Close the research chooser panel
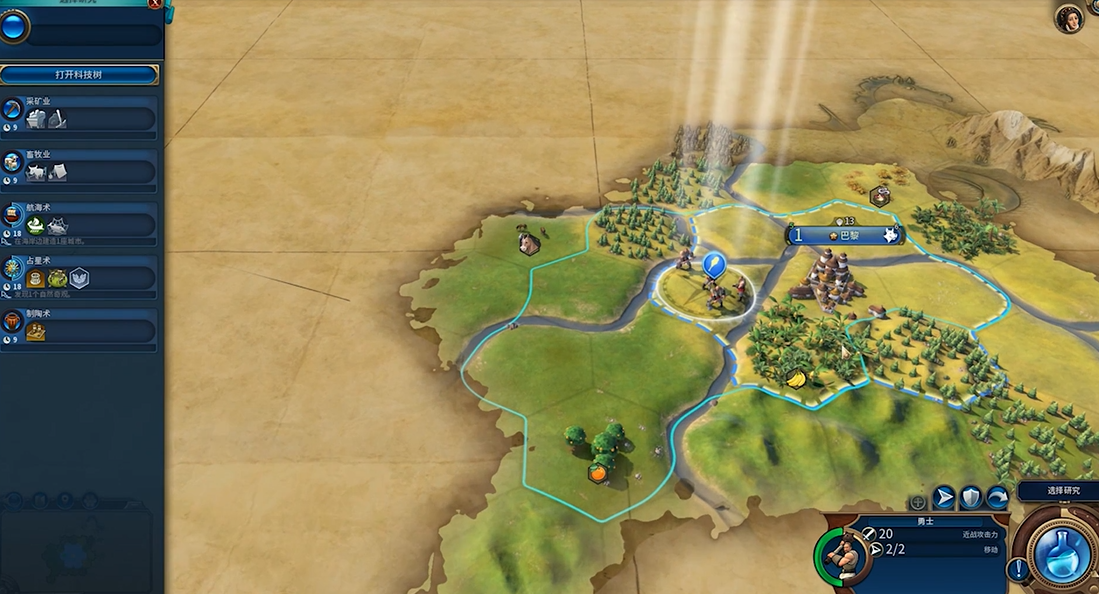The height and width of the screenshot is (594, 1099). click(154, 4)
